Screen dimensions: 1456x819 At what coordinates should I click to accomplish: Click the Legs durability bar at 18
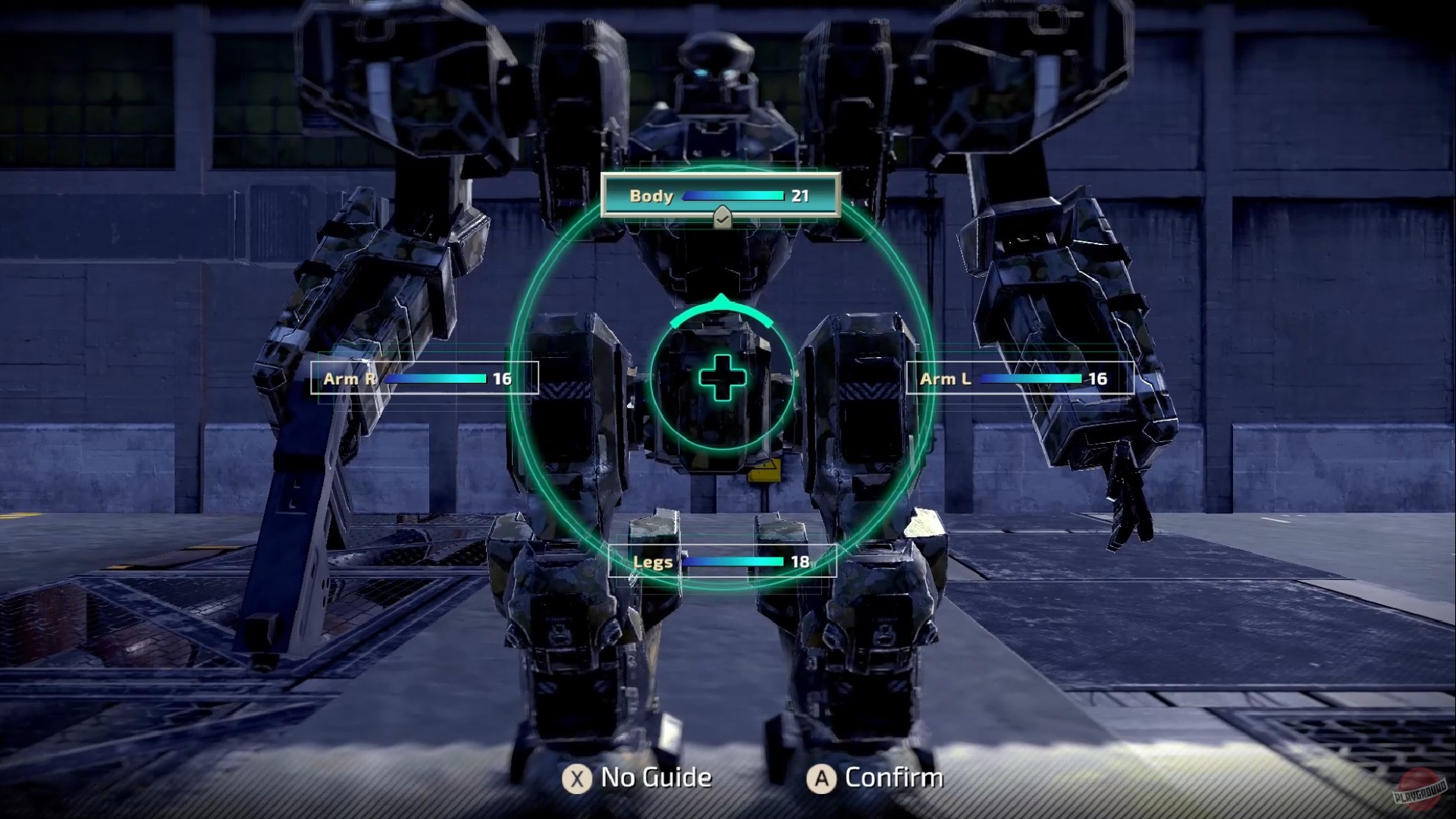734,561
